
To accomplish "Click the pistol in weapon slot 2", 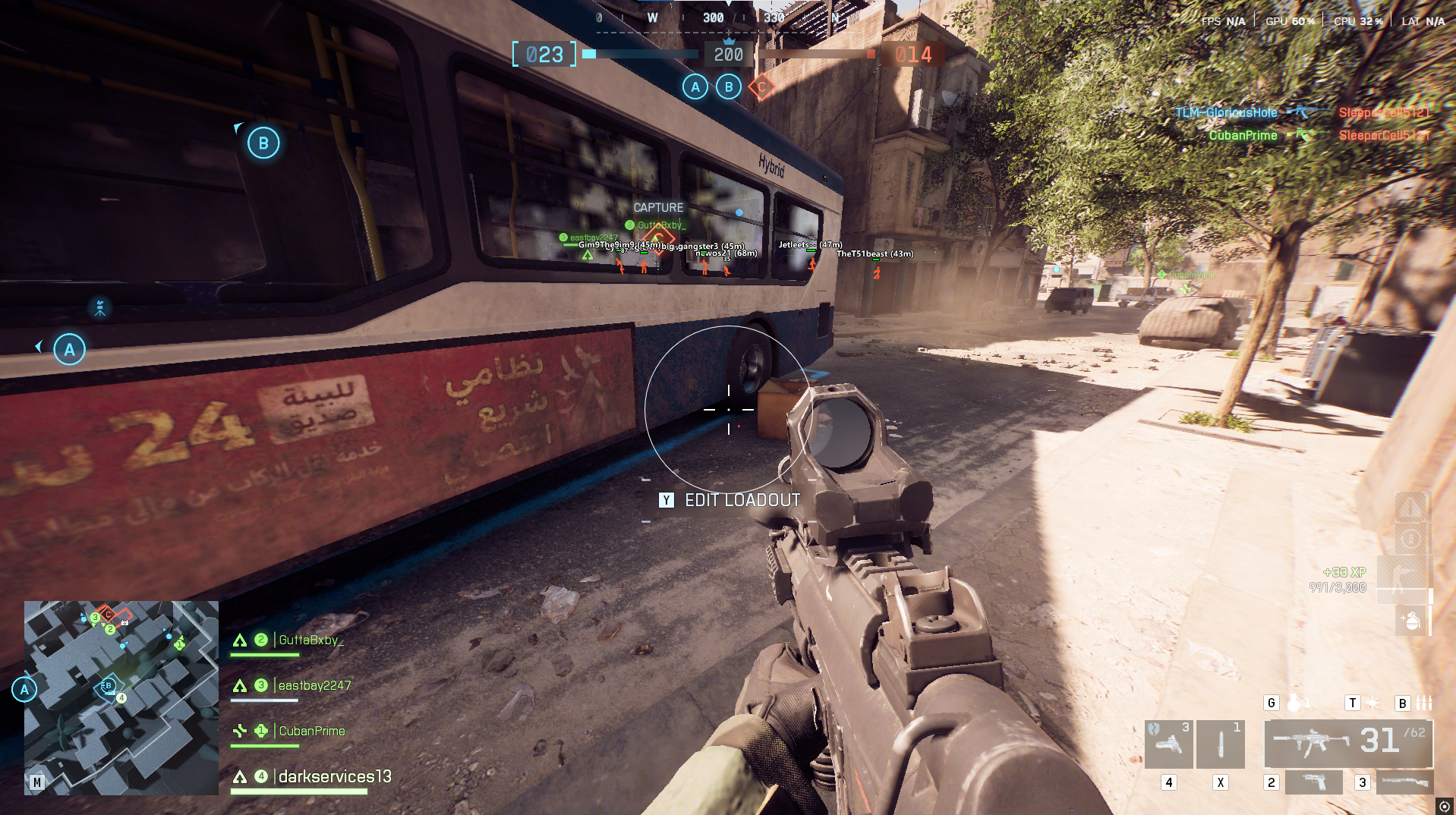I will 1313,782.
